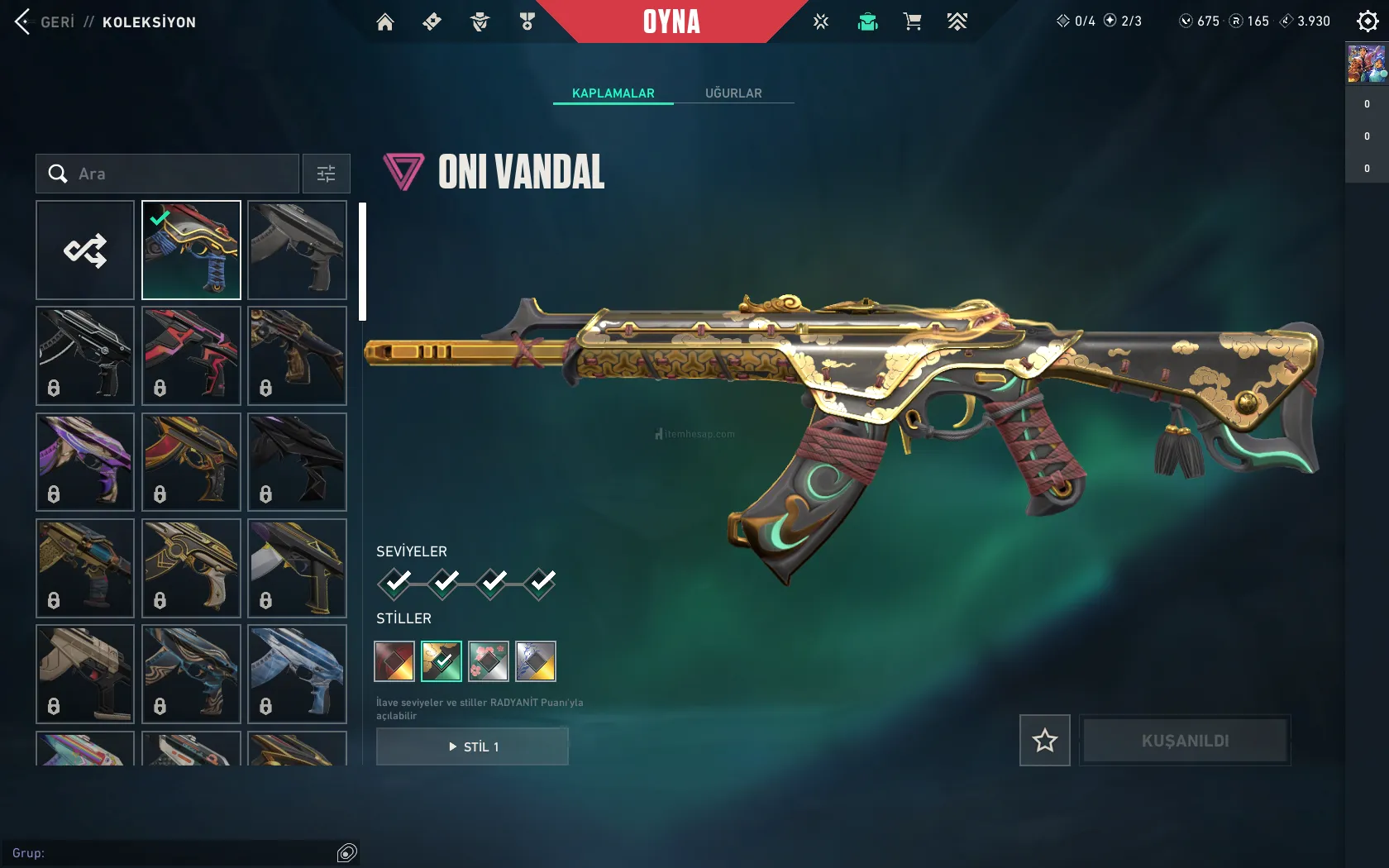Mark skin as favorite with star button
The image size is (1389, 868).
[1044, 741]
